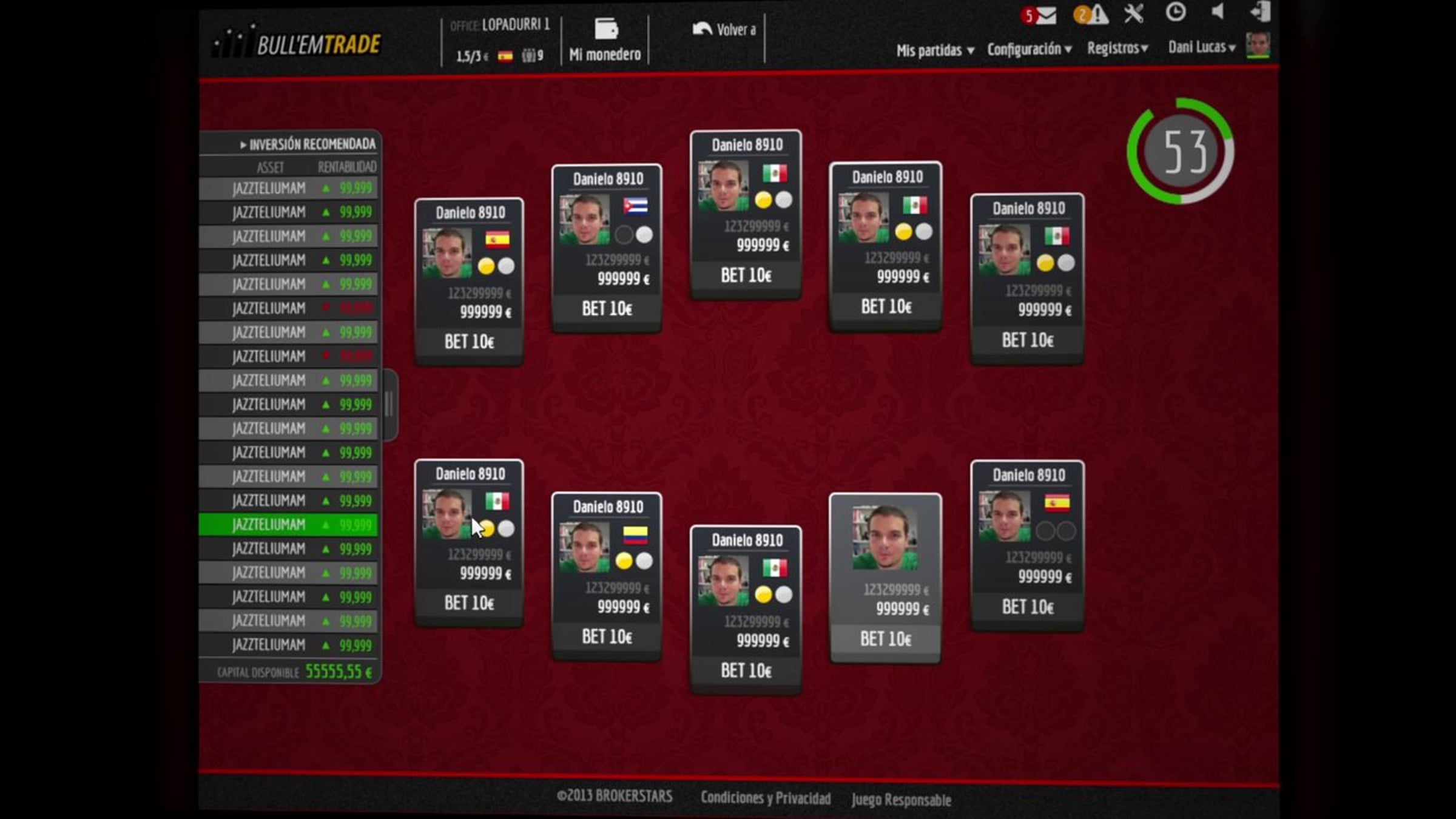This screenshot has width=1456, height=819.
Task: Click the clock history icon
Action: coord(1175,12)
